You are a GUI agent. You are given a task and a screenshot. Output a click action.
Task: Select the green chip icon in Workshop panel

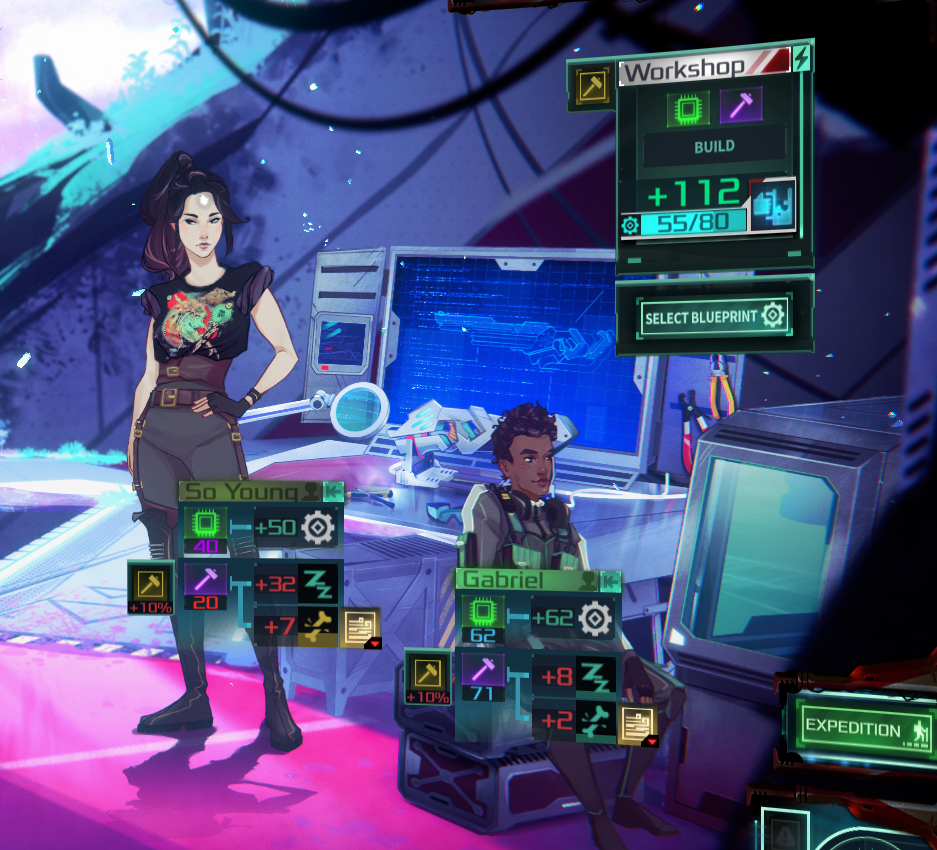click(688, 105)
